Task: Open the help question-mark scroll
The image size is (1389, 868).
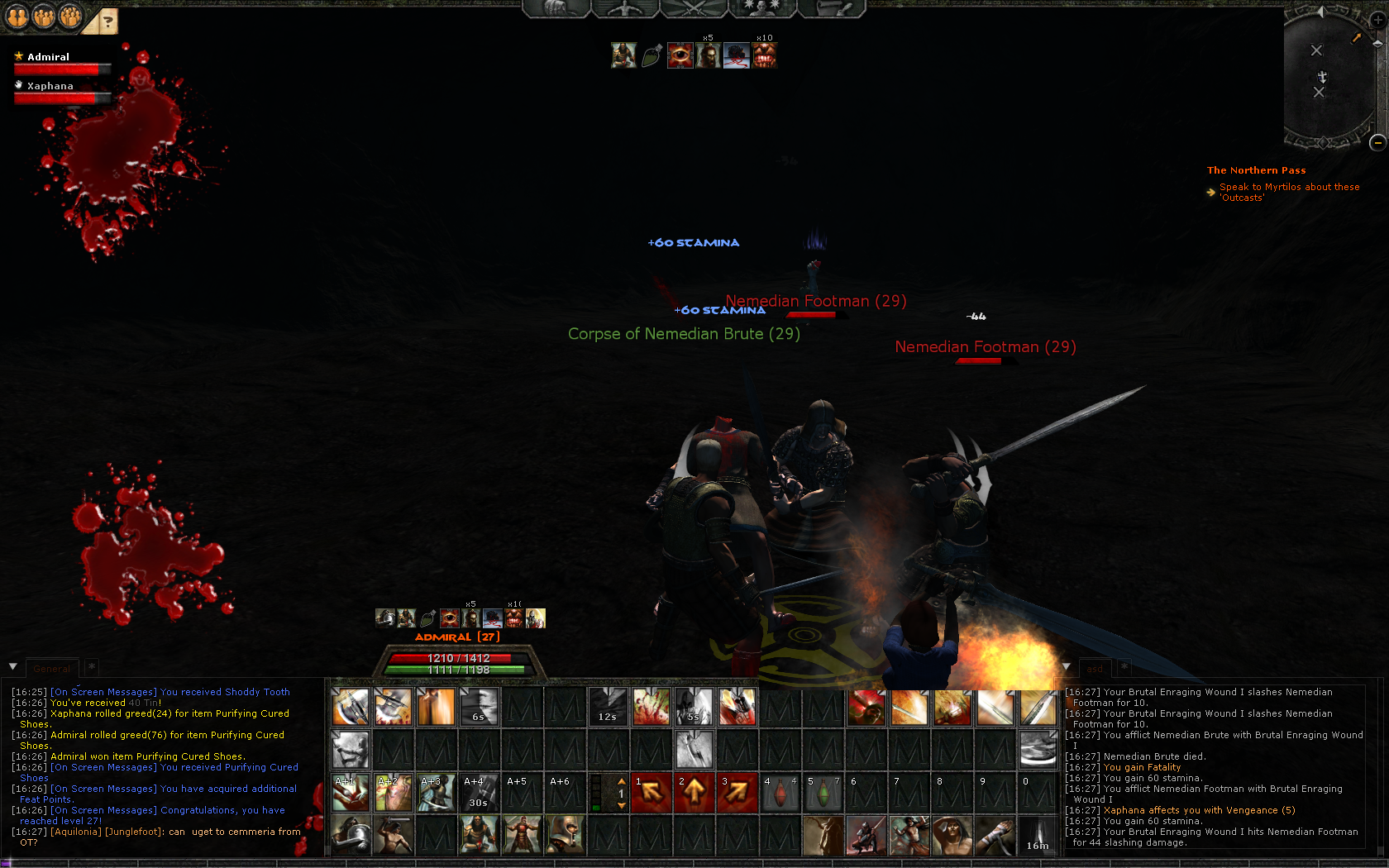Action: point(106,21)
